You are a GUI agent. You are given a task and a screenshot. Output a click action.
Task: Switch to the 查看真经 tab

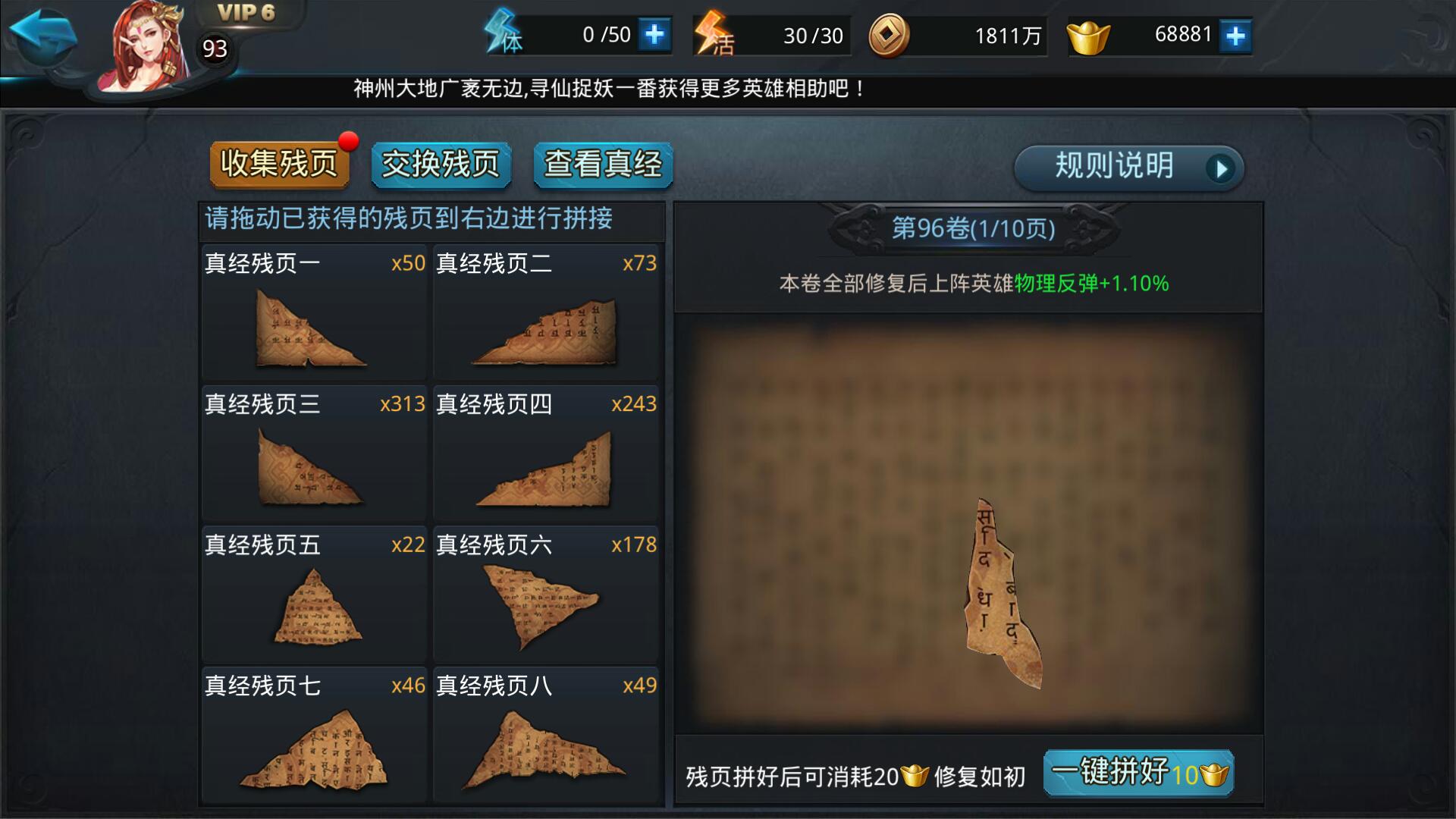click(603, 164)
